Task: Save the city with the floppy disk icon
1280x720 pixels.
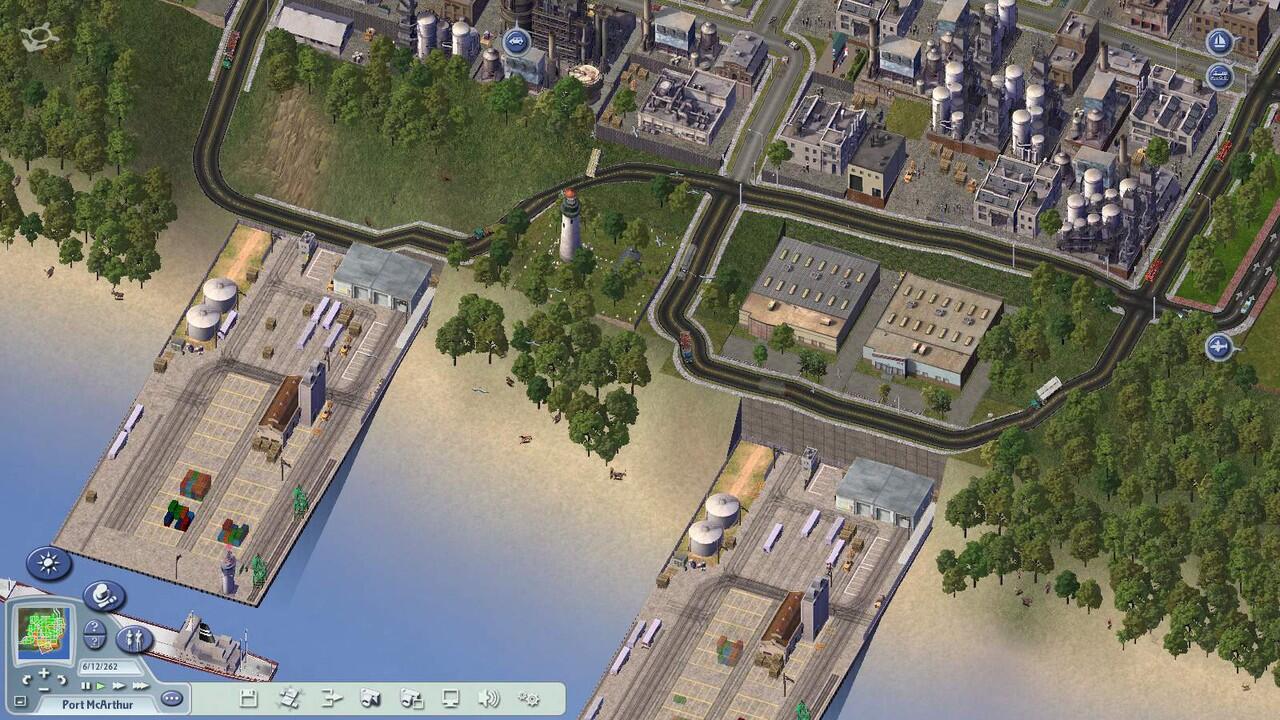Action: click(249, 697)
